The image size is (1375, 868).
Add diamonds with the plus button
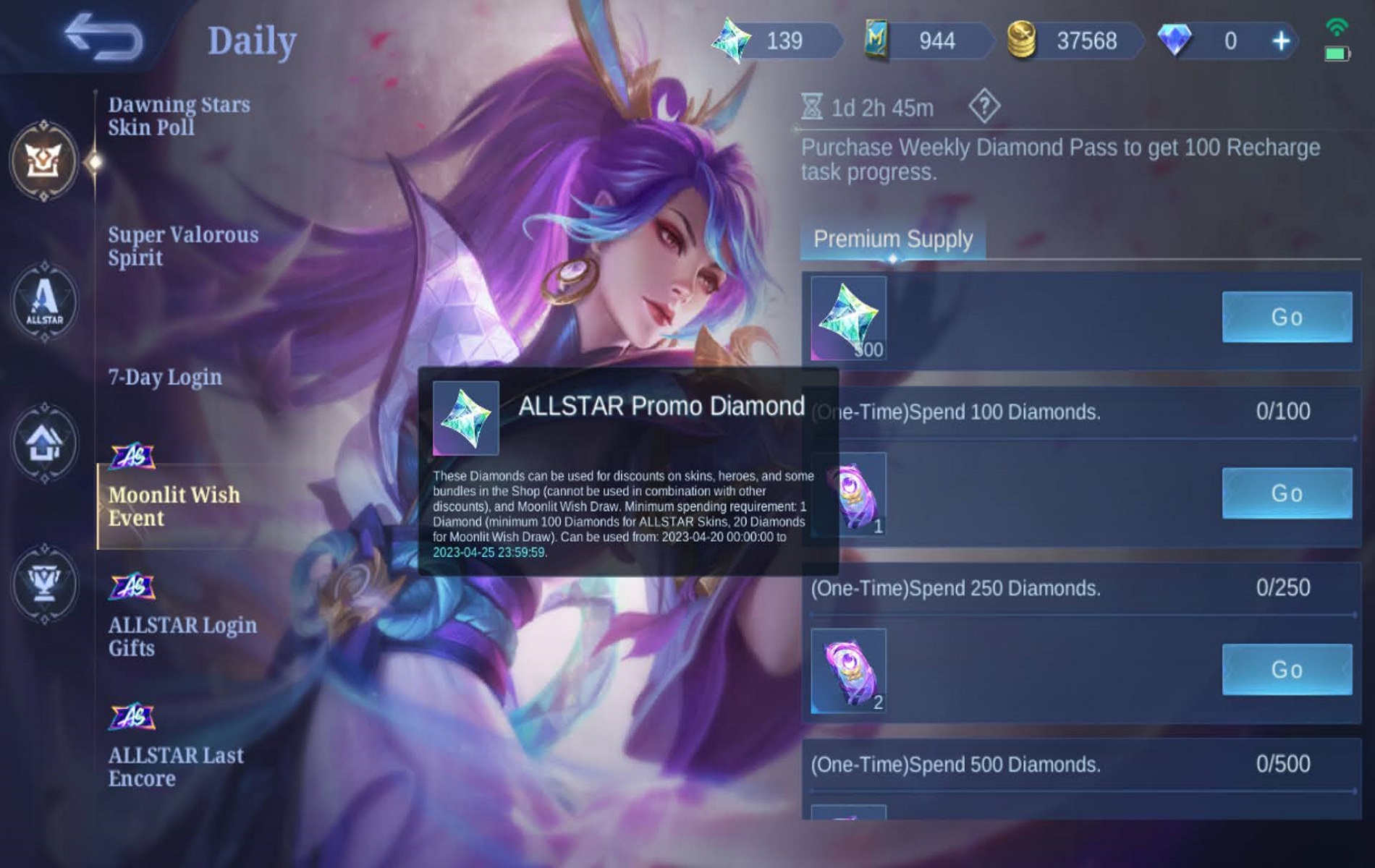click(x=1280, y=41)
